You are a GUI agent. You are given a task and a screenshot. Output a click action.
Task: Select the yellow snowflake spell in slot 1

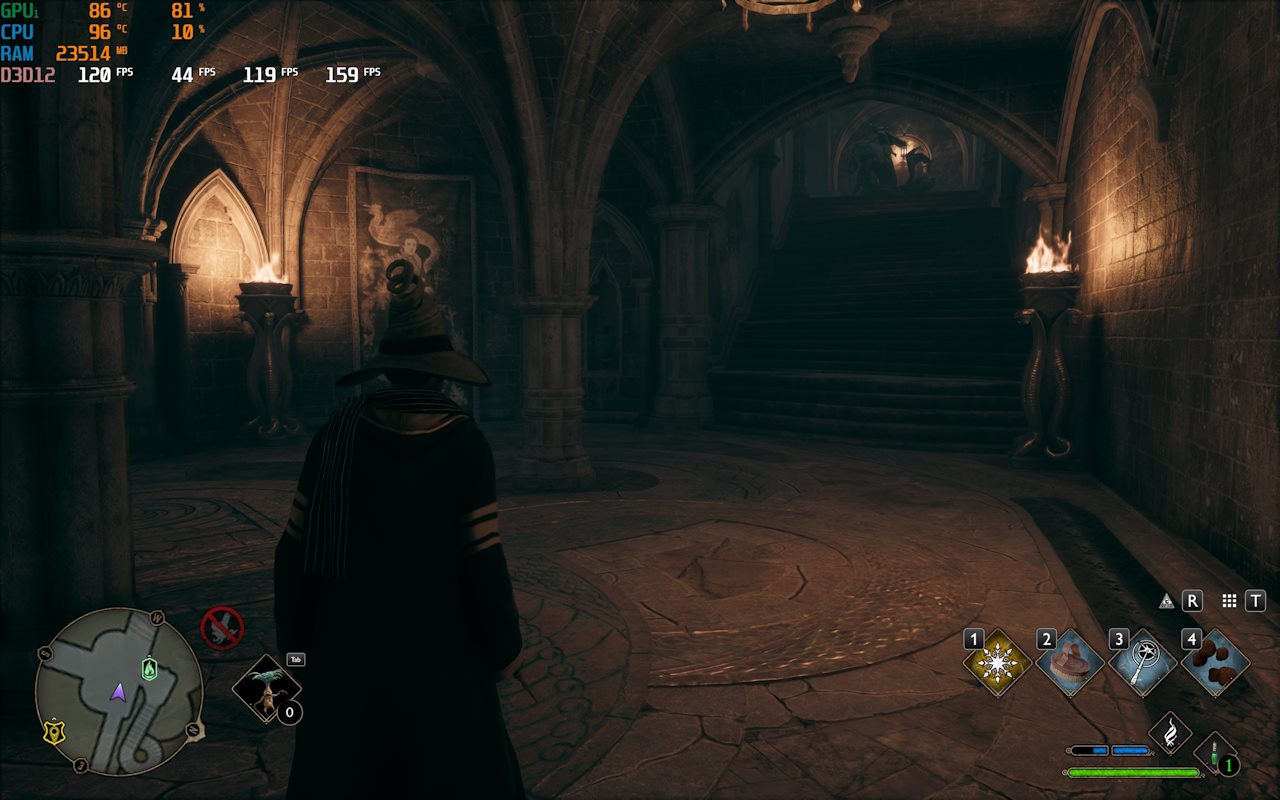(x=998, y=663)
